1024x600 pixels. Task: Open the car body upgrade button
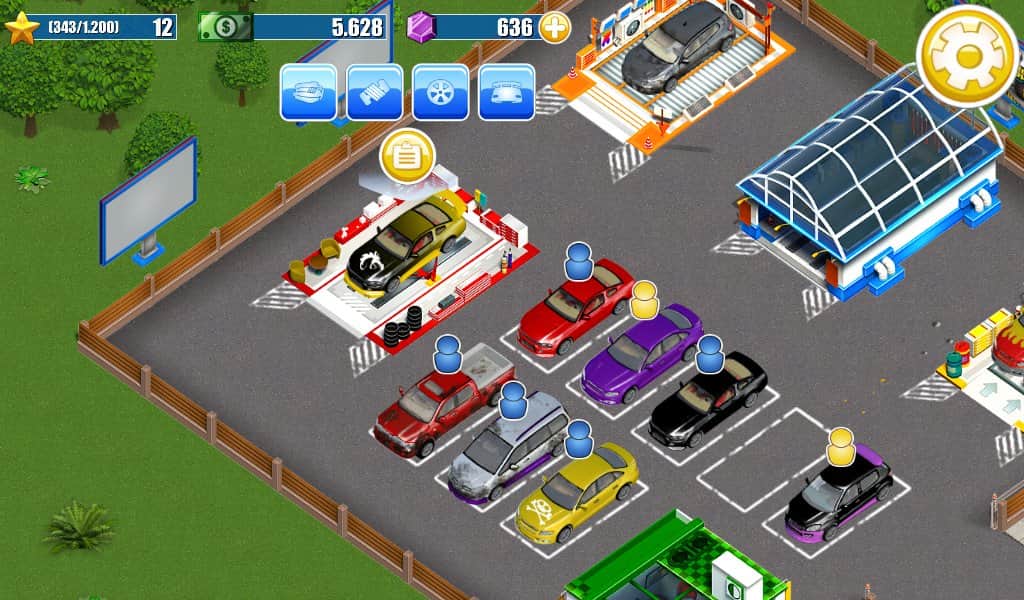506,92
